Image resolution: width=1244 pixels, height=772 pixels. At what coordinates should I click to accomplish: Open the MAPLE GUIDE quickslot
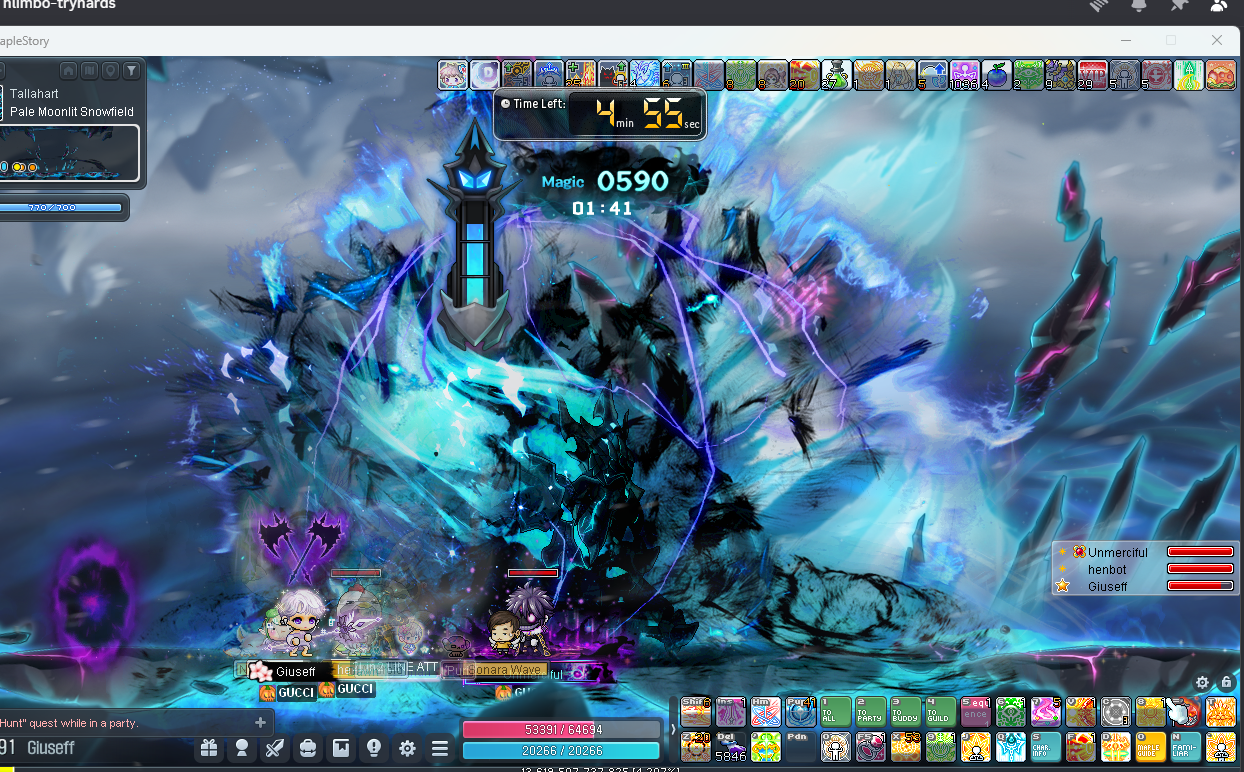(1151, 747)
